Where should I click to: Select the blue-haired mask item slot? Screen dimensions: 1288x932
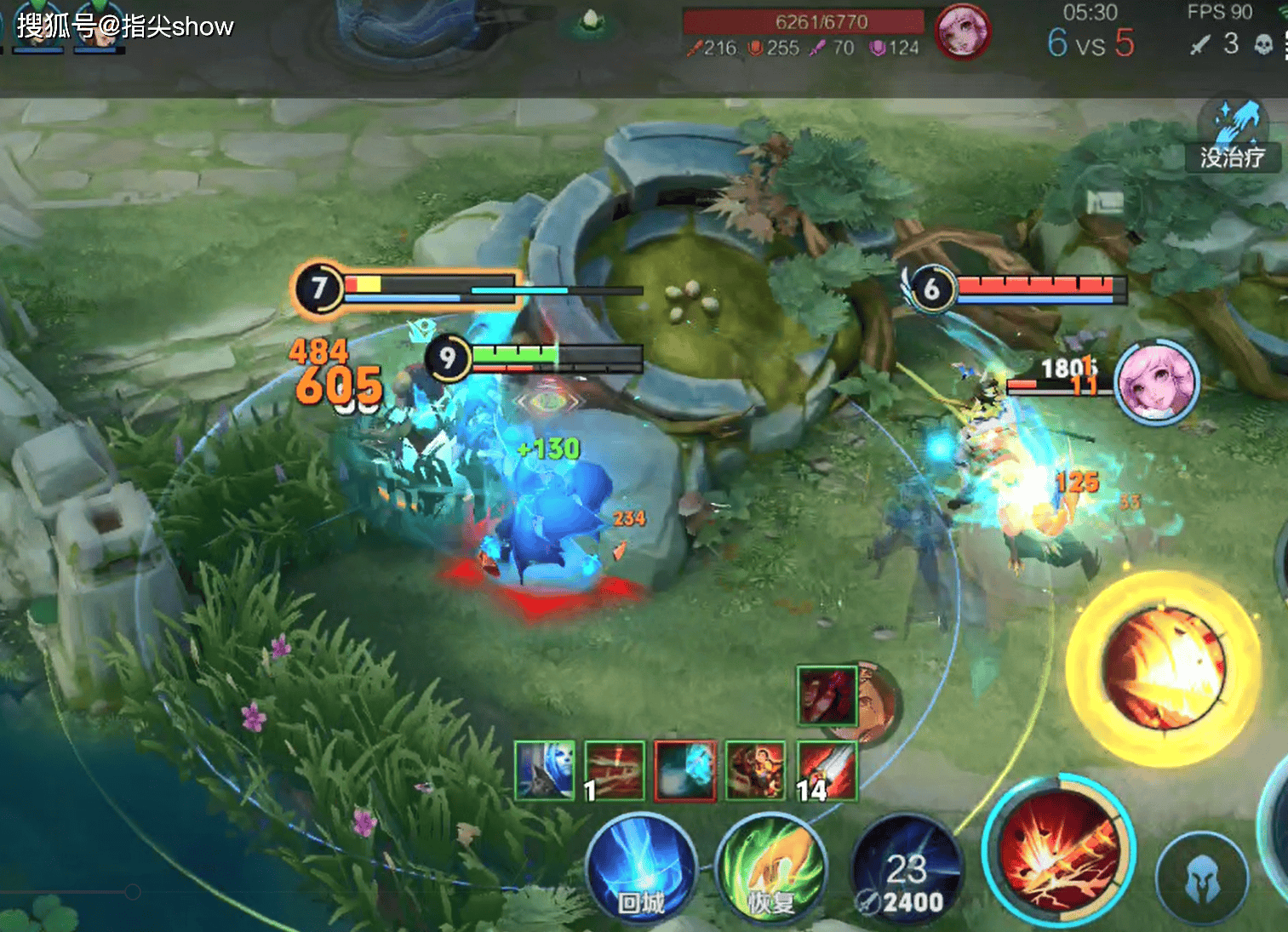point(545,770)
